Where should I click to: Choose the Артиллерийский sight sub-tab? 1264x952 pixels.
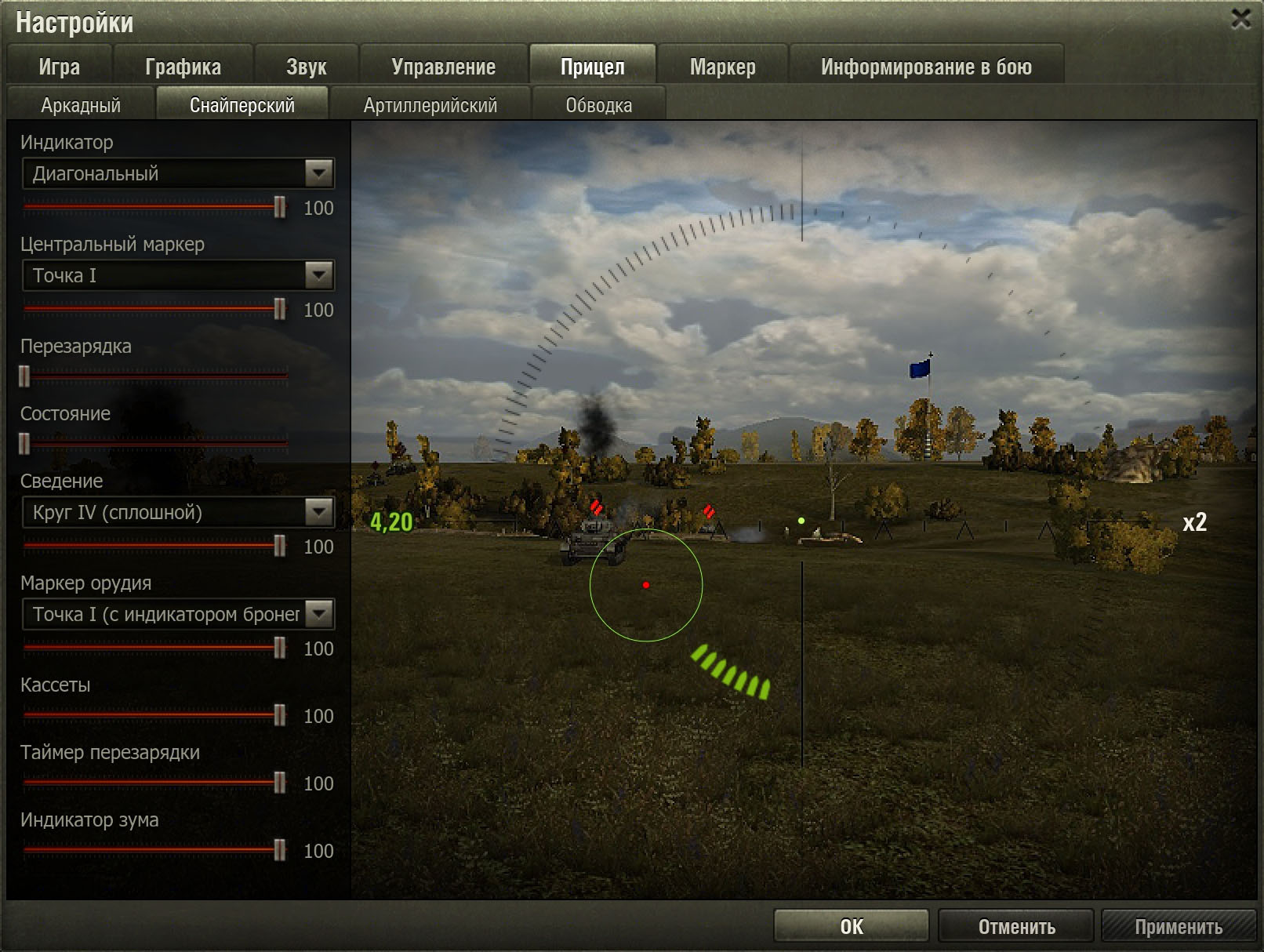click(x=430, y=105)
